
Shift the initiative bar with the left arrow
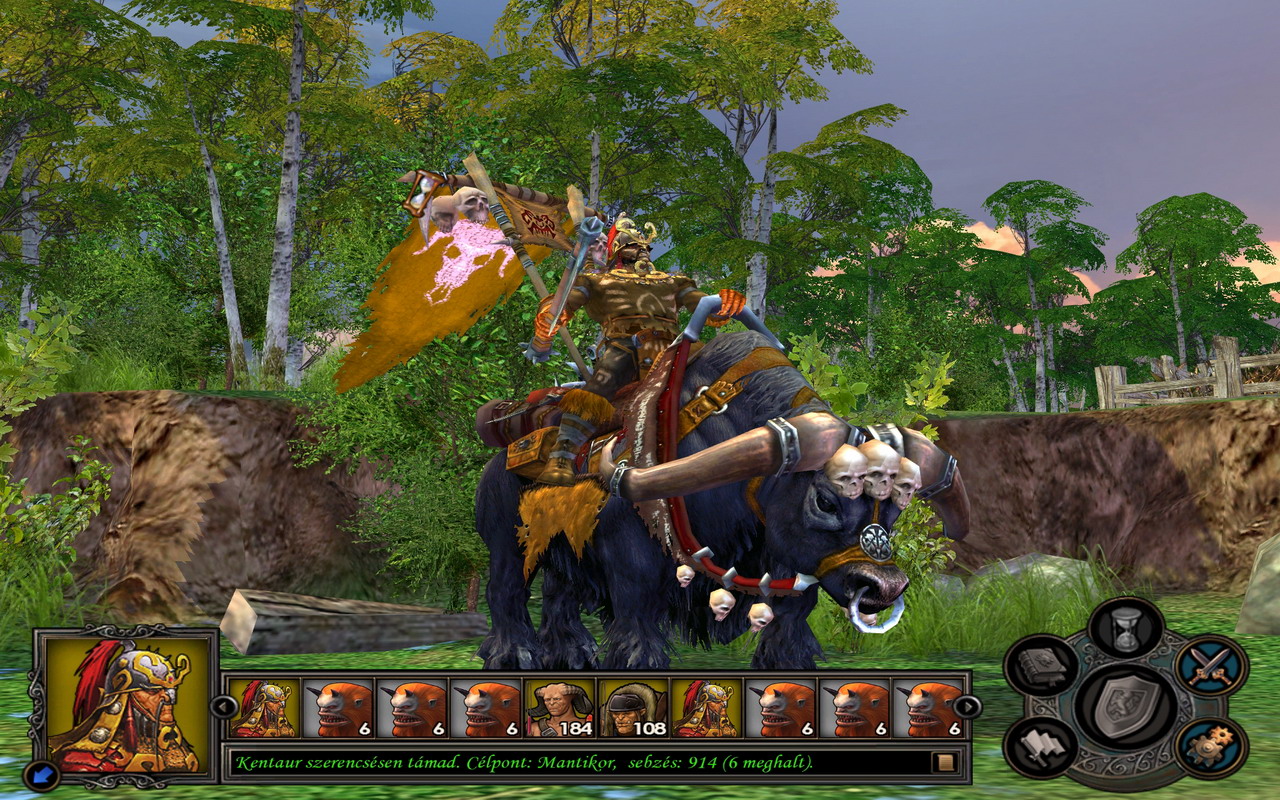[222, 707]
